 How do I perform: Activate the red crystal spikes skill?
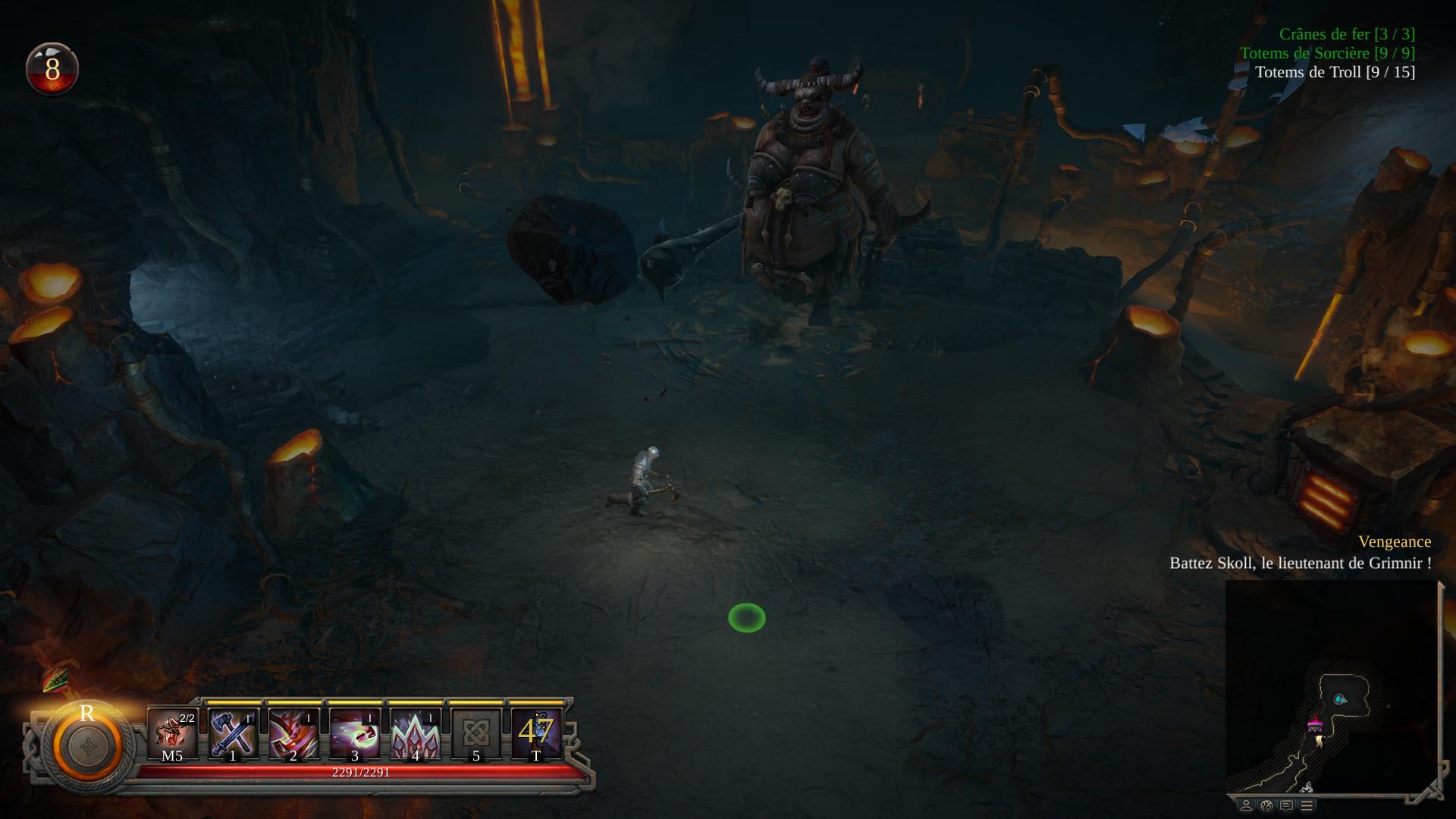[415, 734]
